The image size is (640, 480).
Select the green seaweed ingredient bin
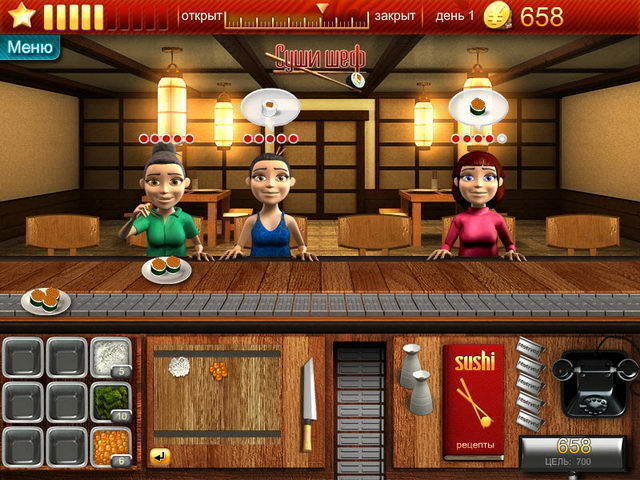pyautogui.click(x=110, y=401)
